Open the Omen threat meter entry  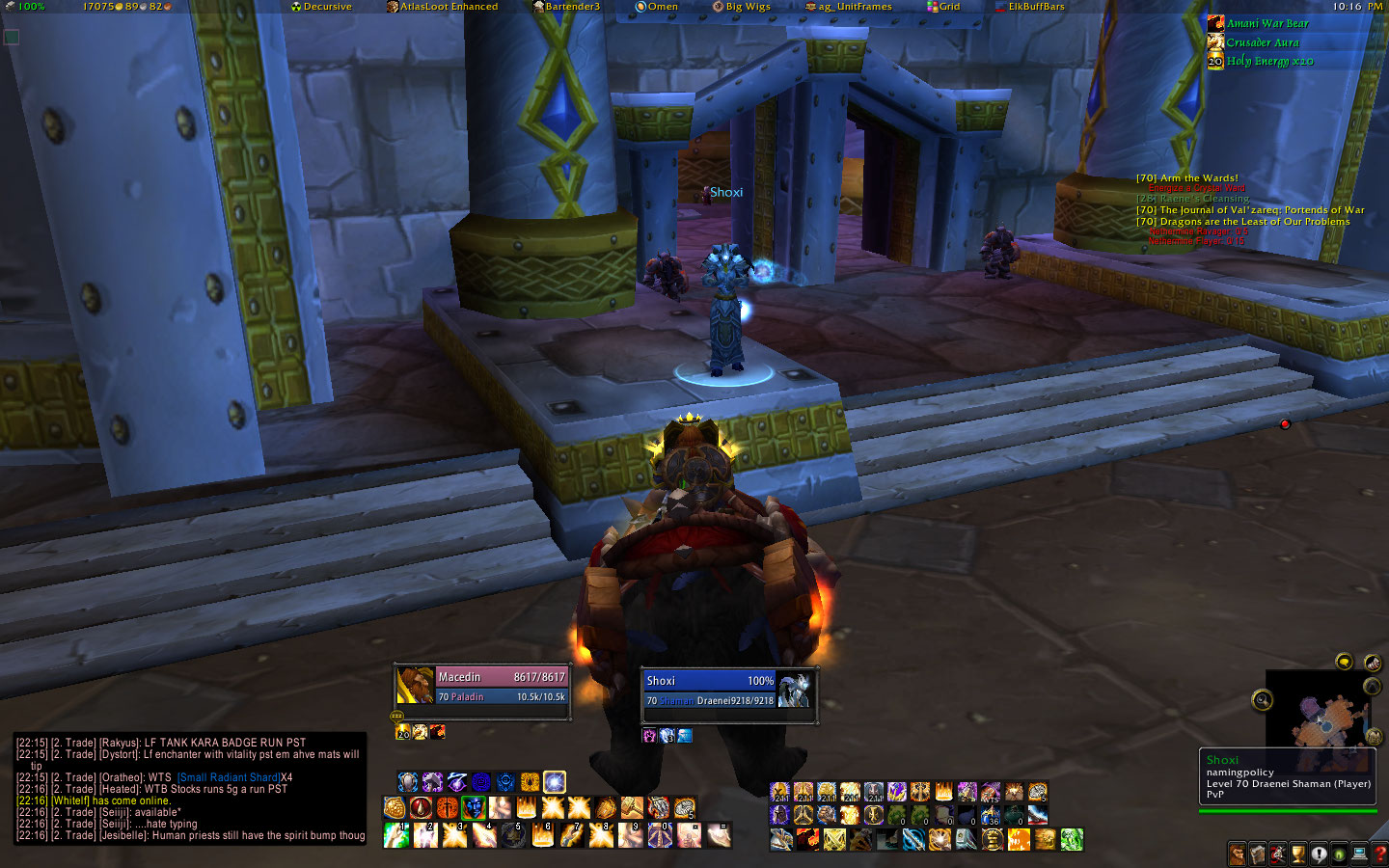pos(657,7)
